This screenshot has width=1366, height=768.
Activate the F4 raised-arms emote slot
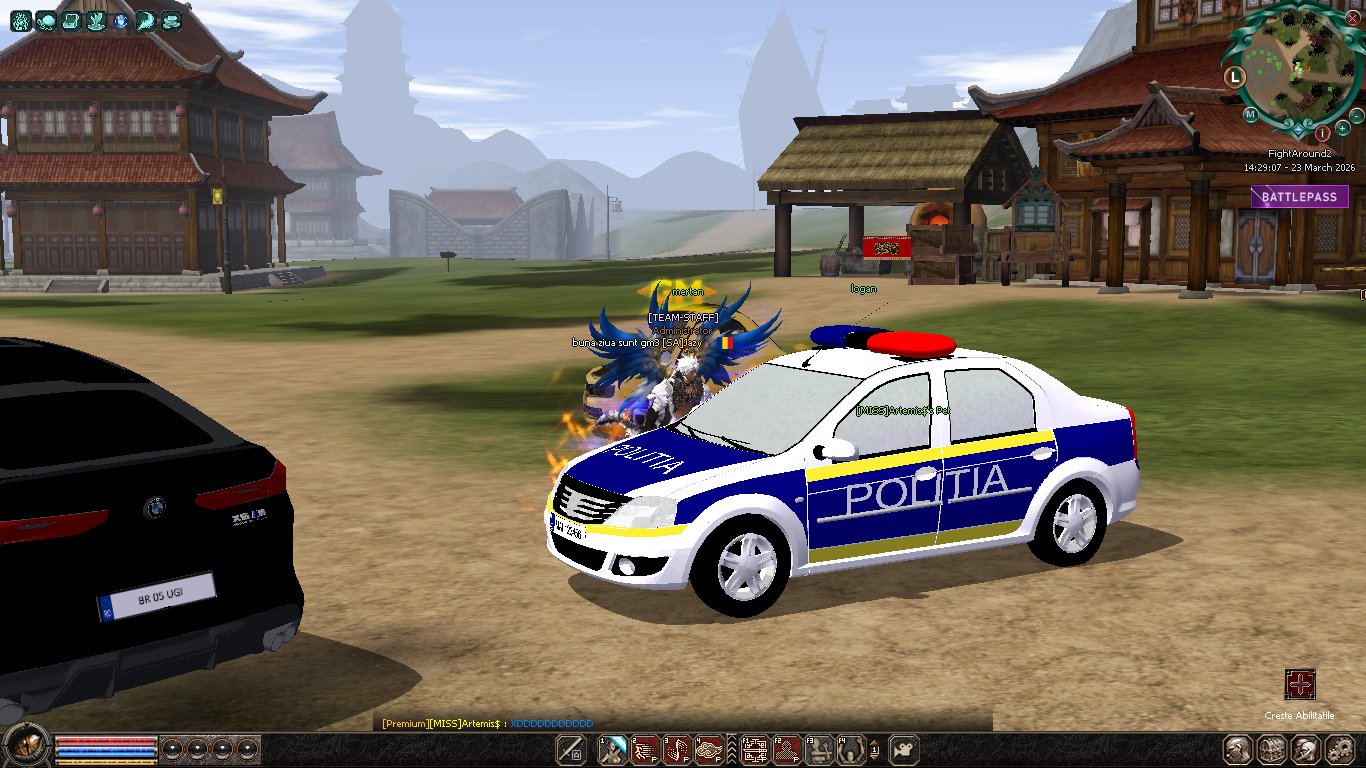(x=851, y=749)
